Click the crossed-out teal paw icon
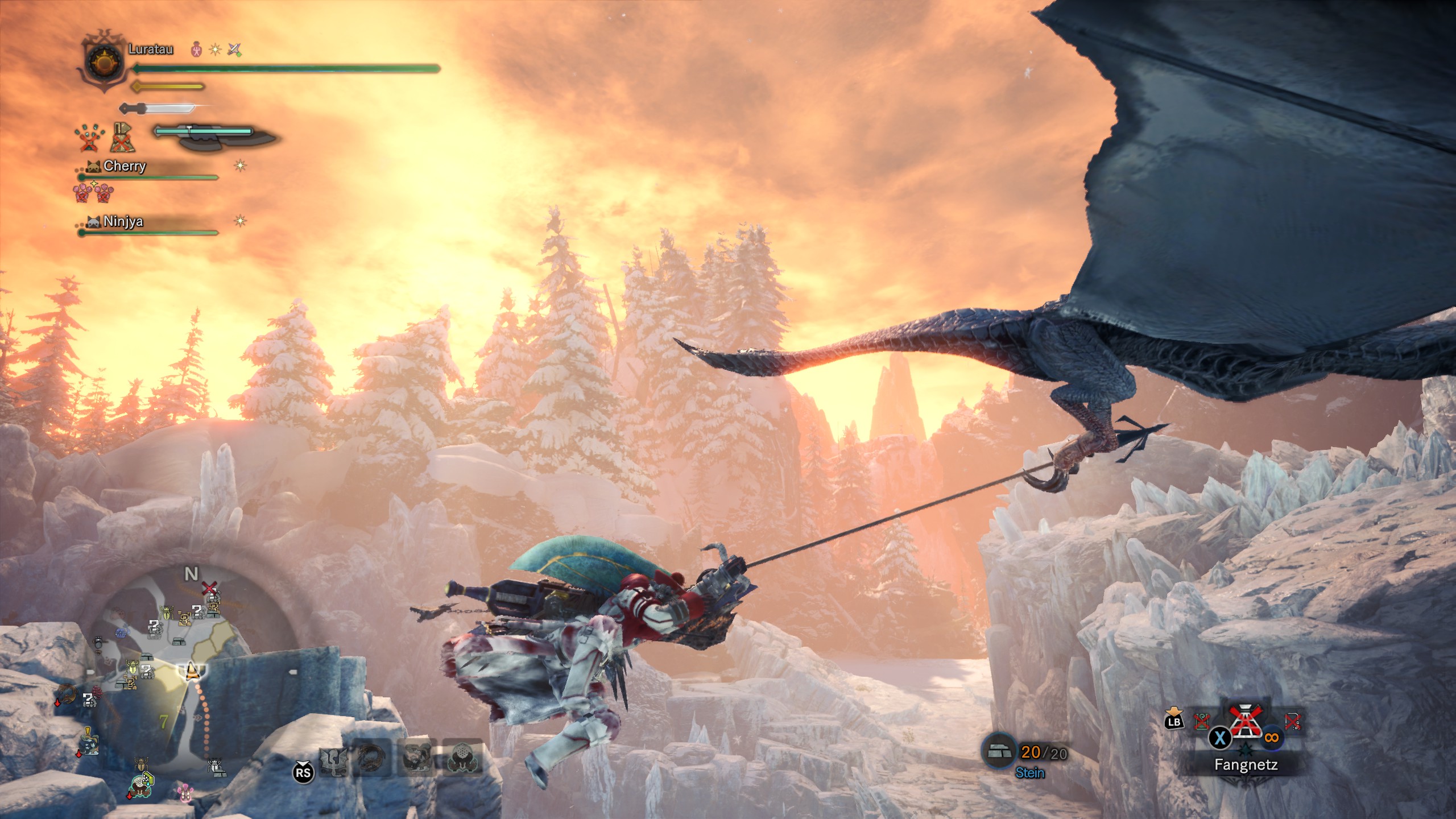Screen dimensions: 1456x819 coord(89,138)
